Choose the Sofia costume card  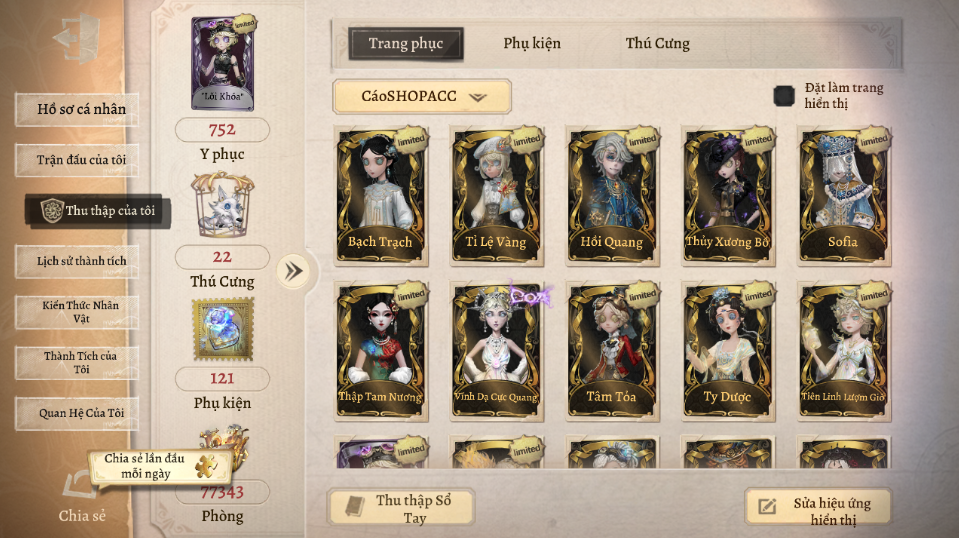843,196
